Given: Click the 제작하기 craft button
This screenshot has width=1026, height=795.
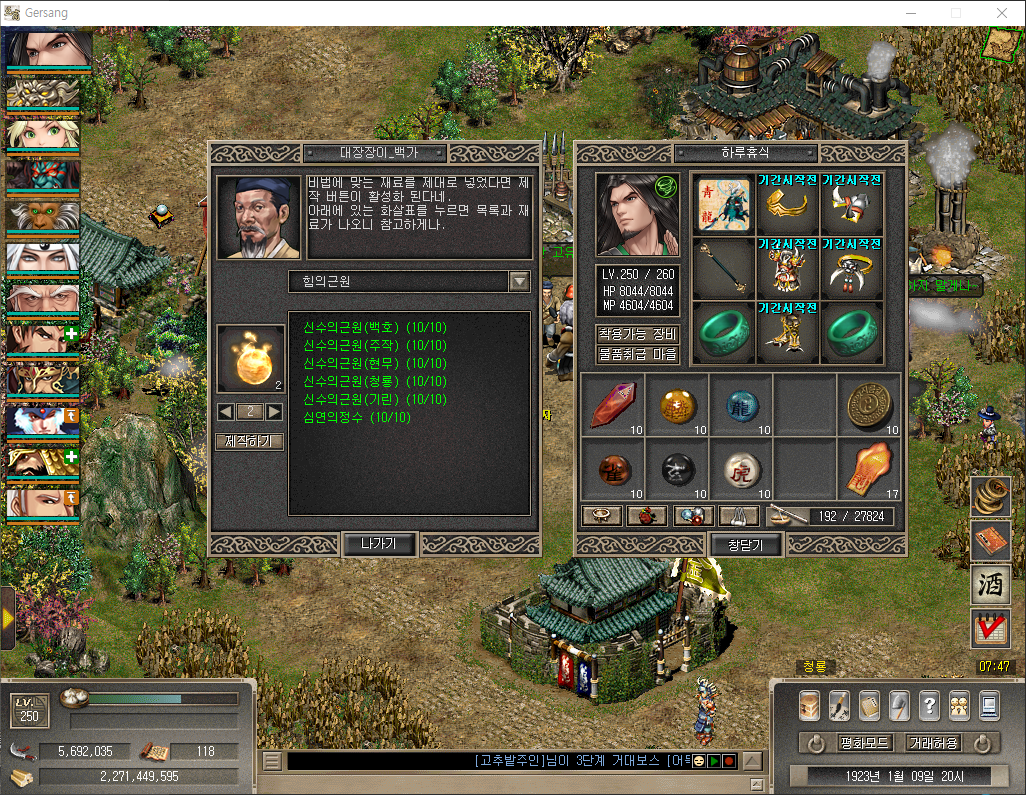Looking at the screenshot, I should [249, 441].
